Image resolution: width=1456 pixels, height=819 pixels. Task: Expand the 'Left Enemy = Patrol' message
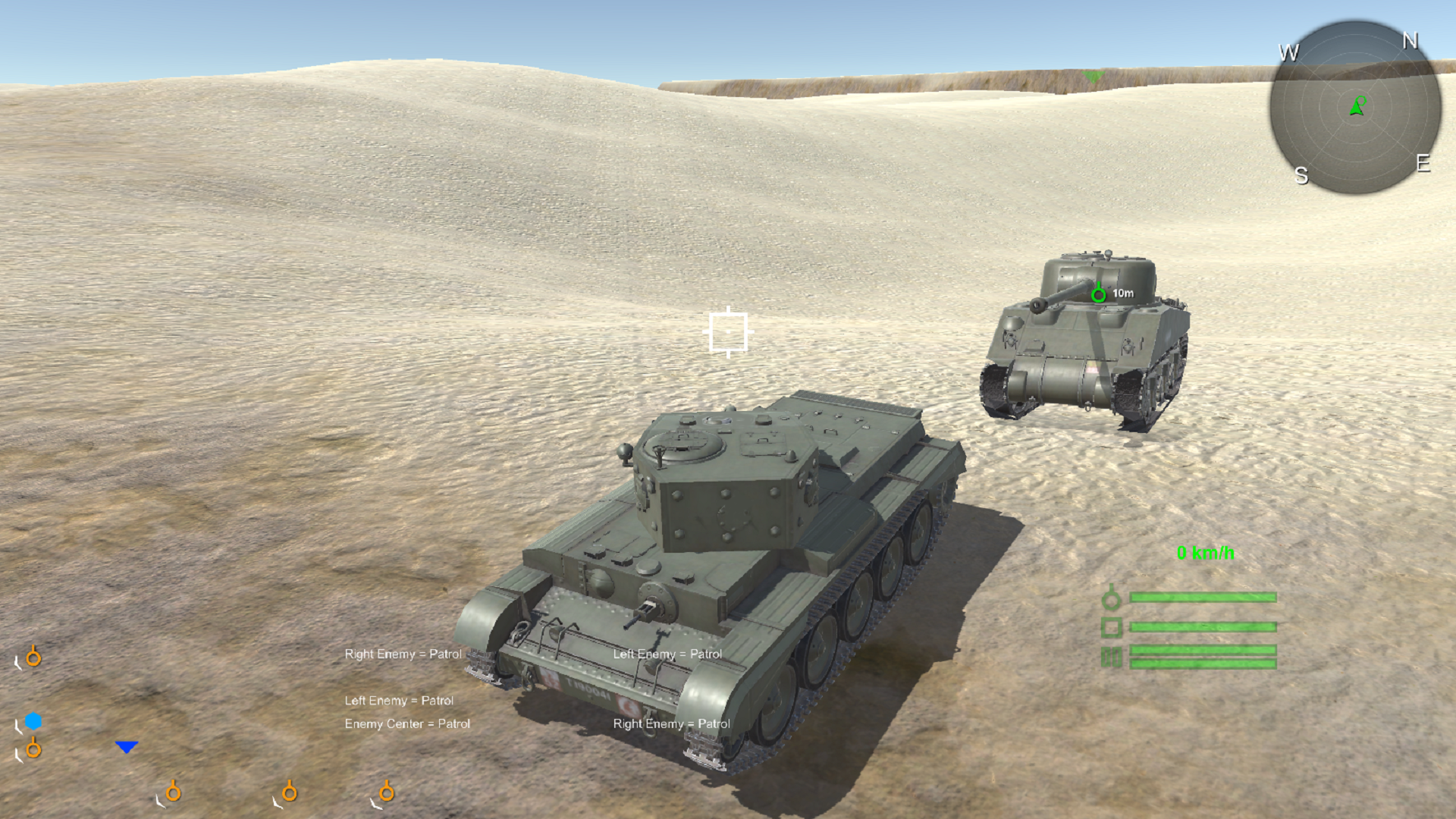[x=399, y=701]
